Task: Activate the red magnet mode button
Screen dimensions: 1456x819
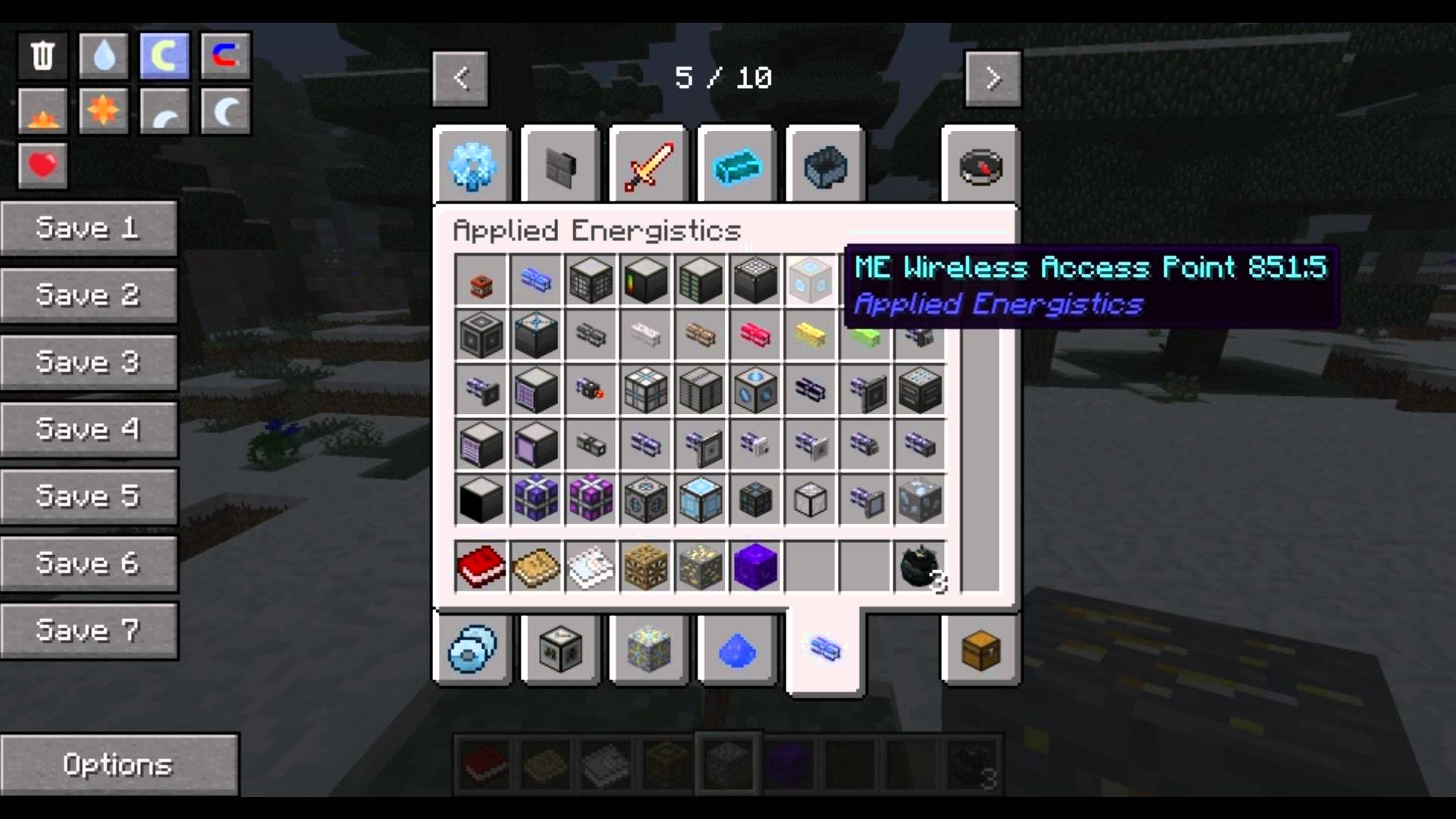Action: coord(225,55)
